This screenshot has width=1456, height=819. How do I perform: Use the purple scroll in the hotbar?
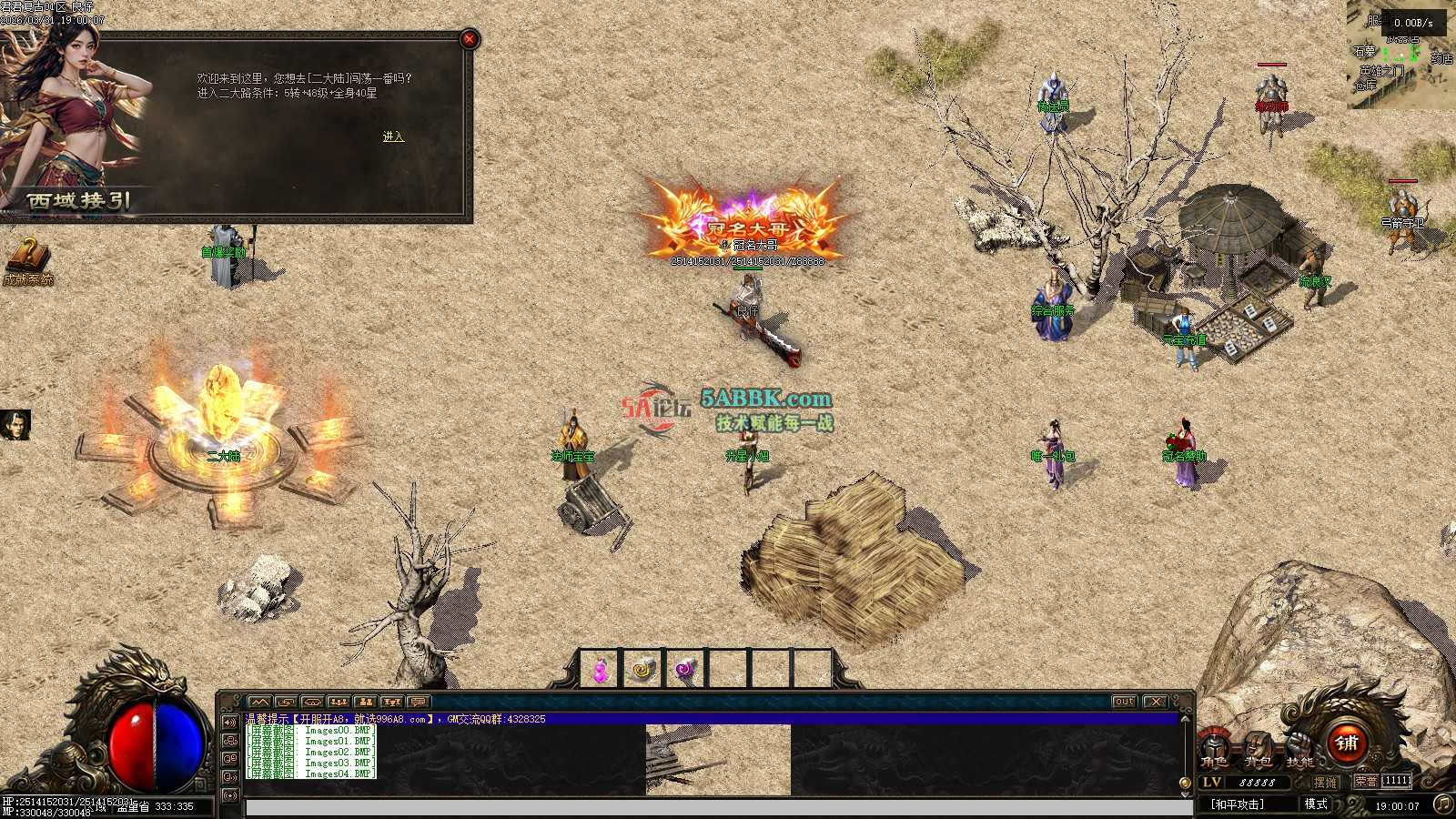(685, 671)
